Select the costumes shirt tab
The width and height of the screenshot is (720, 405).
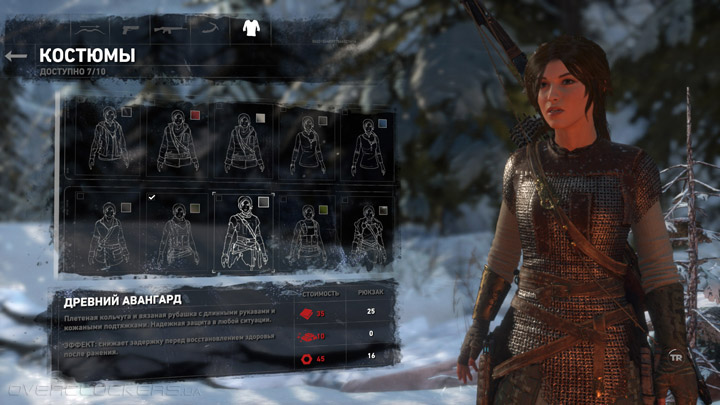pyautogui.click(x=250, y=28)
